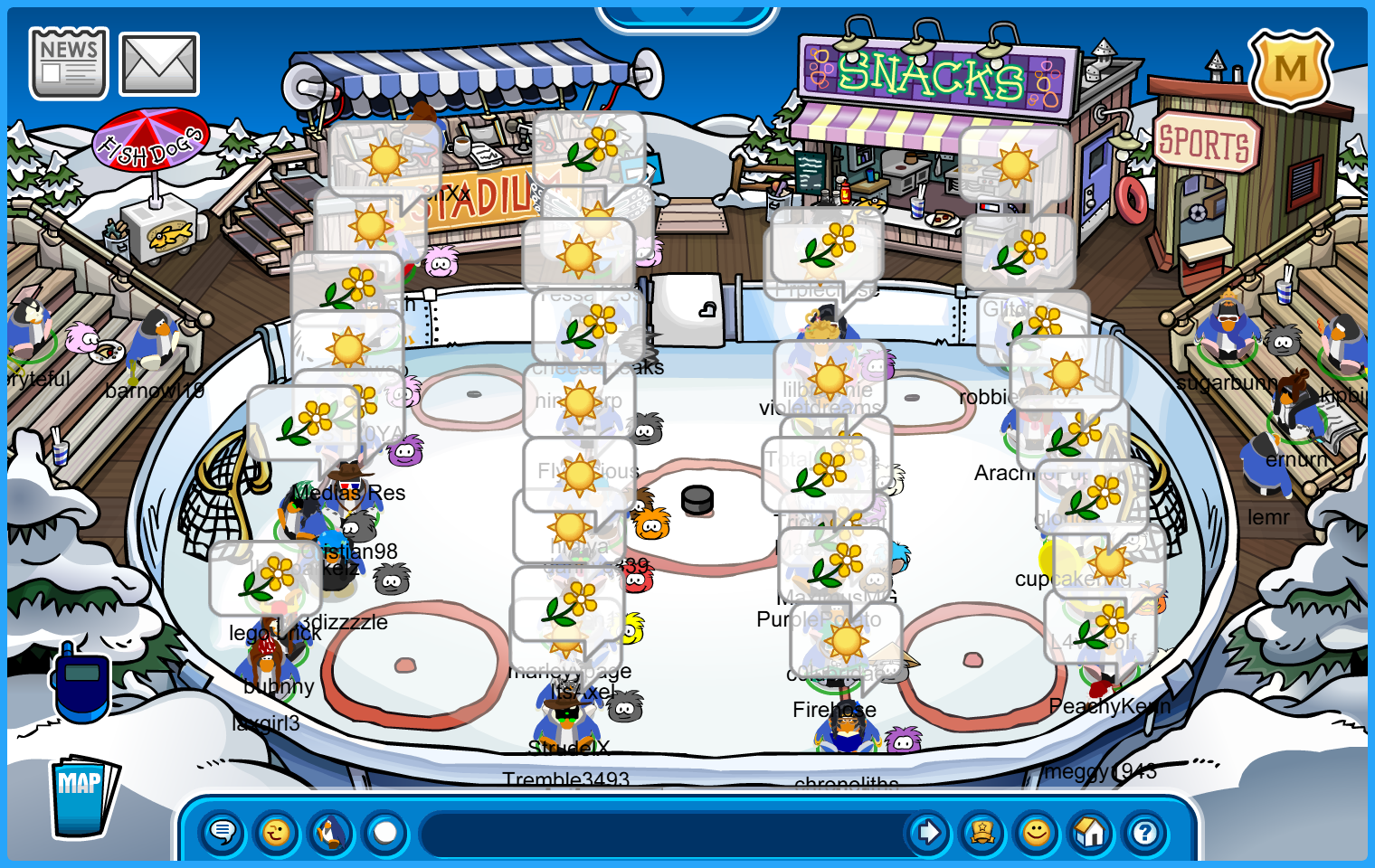Open the island map
Image resolution: width=1375 pixels, height=868 pixels.
tap(82, 796)
